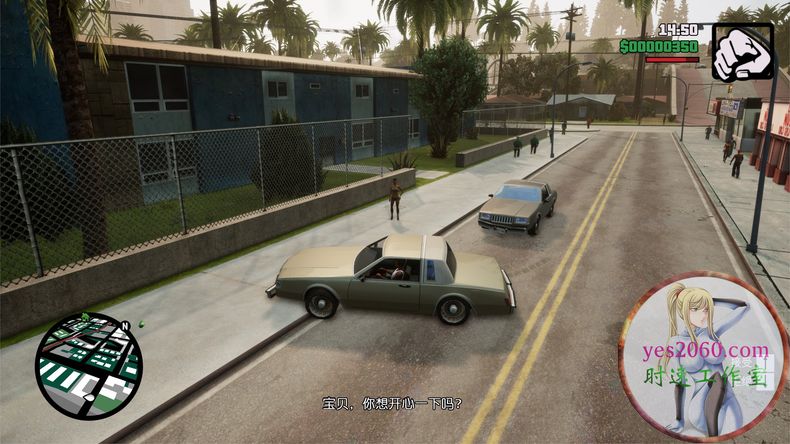This screenshot has width=790, height=444.
Task: Click the yes2060.com watermark logo
Action: coord(703,357)
